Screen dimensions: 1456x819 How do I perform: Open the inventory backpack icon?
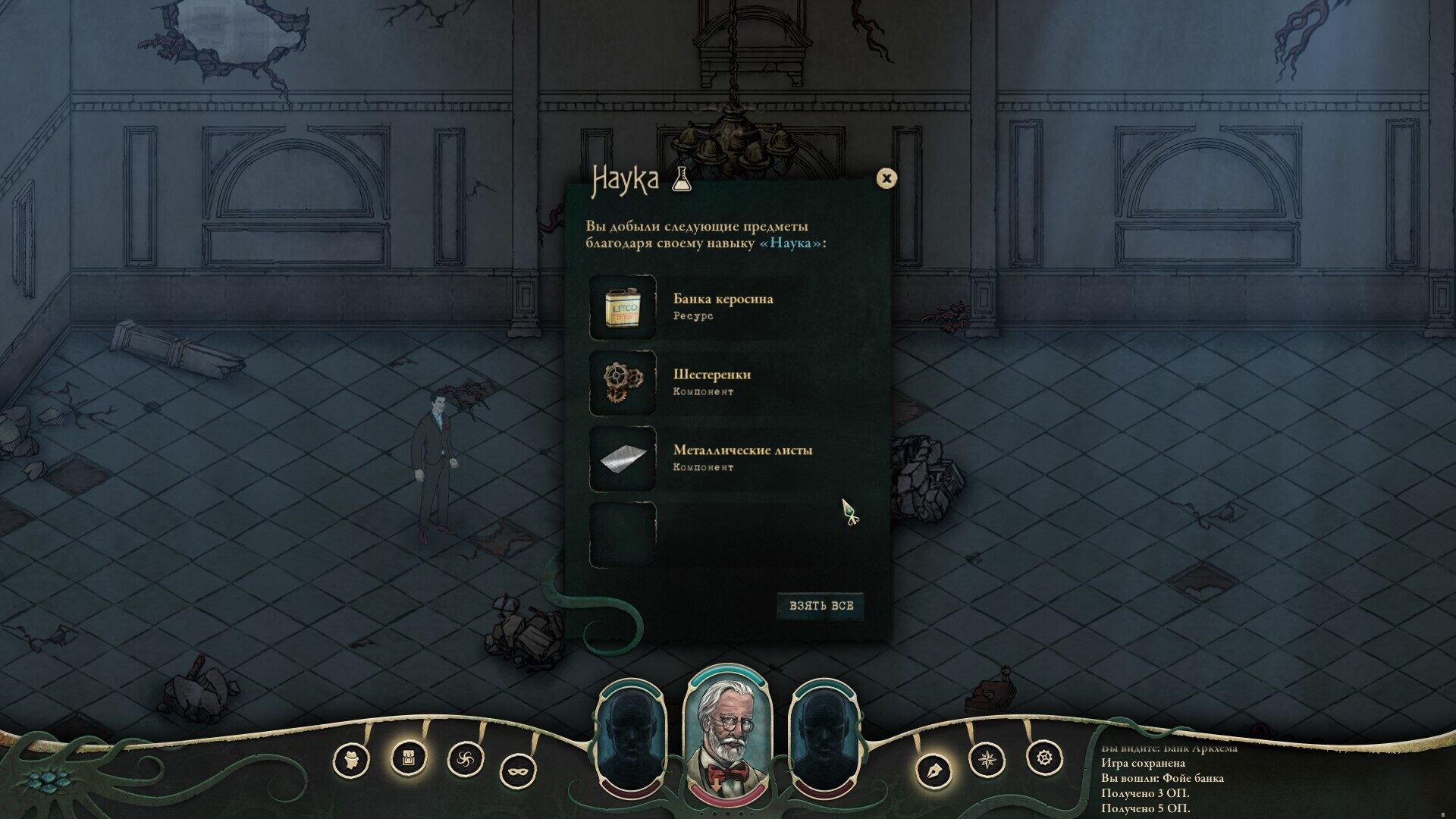pyautogui.click(x=408, y=757)
